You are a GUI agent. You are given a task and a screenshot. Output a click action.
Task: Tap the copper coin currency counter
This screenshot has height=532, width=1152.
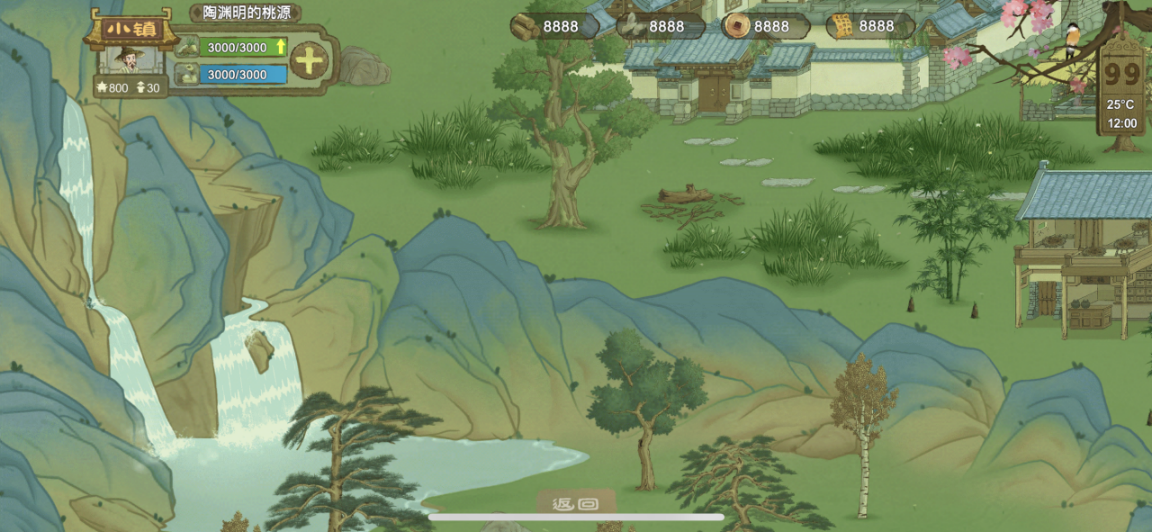(x=757, y=26)
